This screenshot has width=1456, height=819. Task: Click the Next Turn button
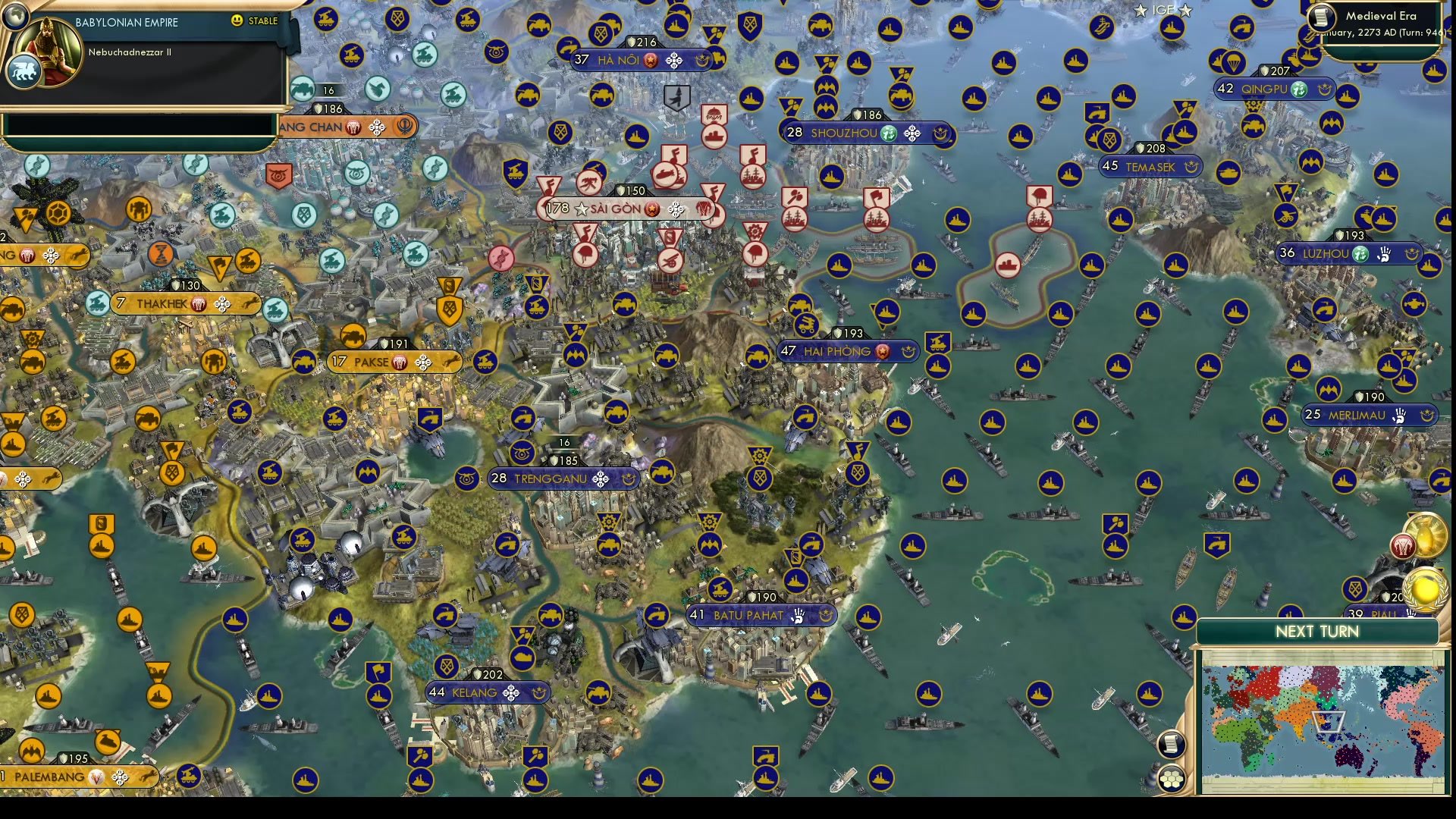[1316, 632]
